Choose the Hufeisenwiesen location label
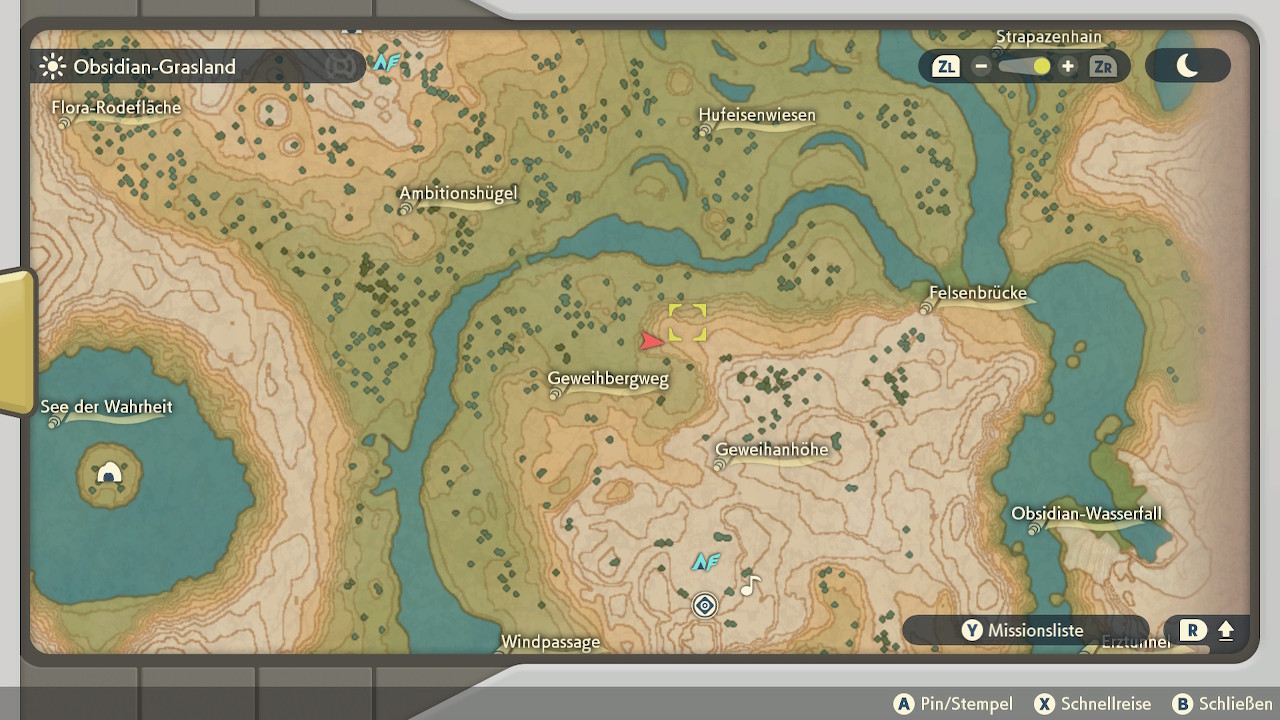Image resolution: width=1280 pixels, height=720 pixels. (757, 115)
